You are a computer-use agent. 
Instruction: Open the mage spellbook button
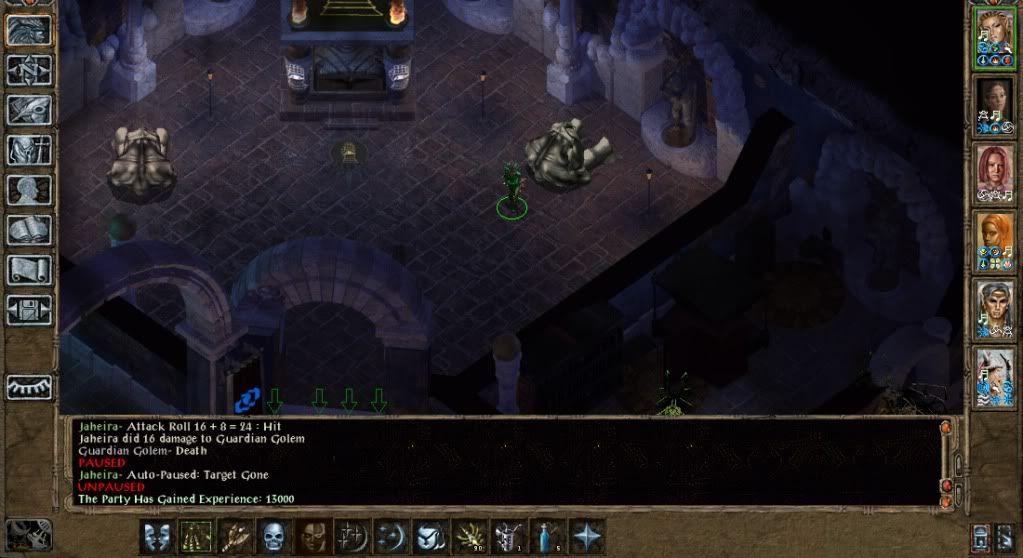(29, 230)
